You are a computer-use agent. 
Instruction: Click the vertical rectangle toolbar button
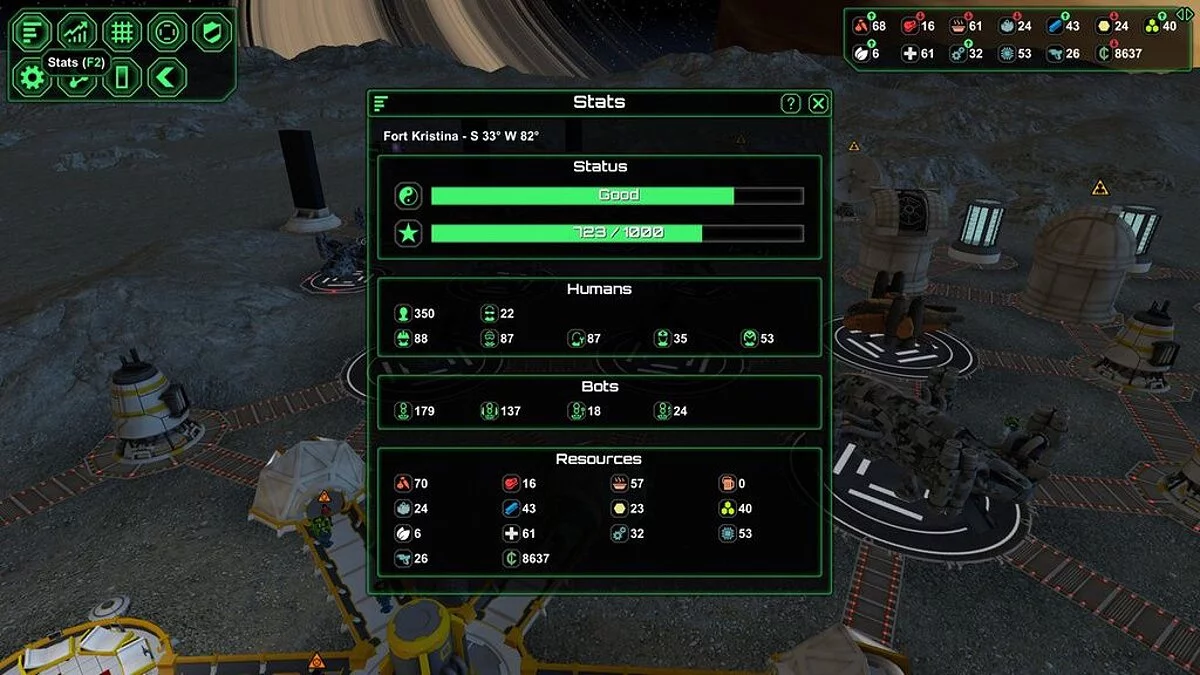click(122, 77)
